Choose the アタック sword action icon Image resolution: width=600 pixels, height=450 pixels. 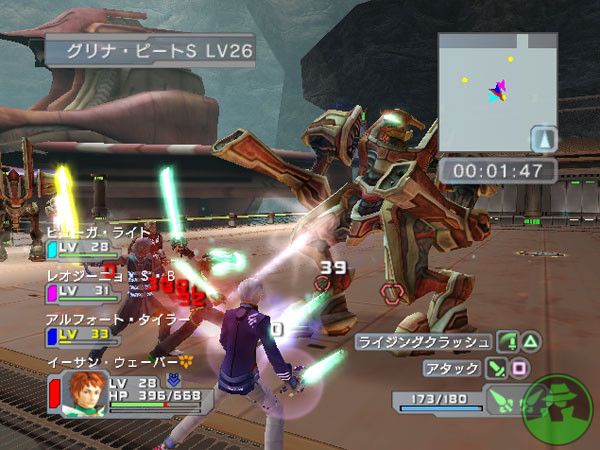tap(496, 368)
